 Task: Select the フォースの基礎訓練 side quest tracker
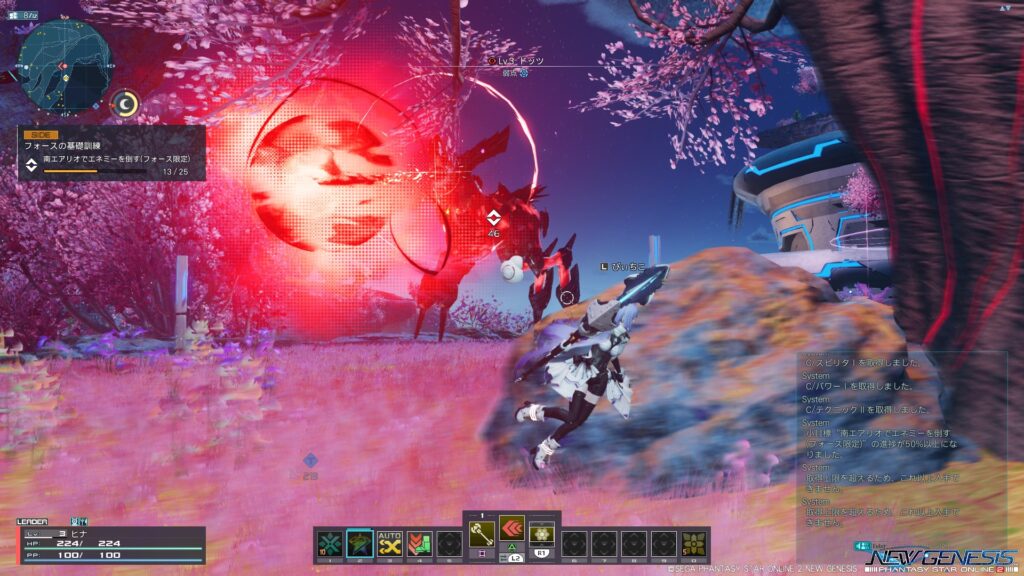pos(111,153)
